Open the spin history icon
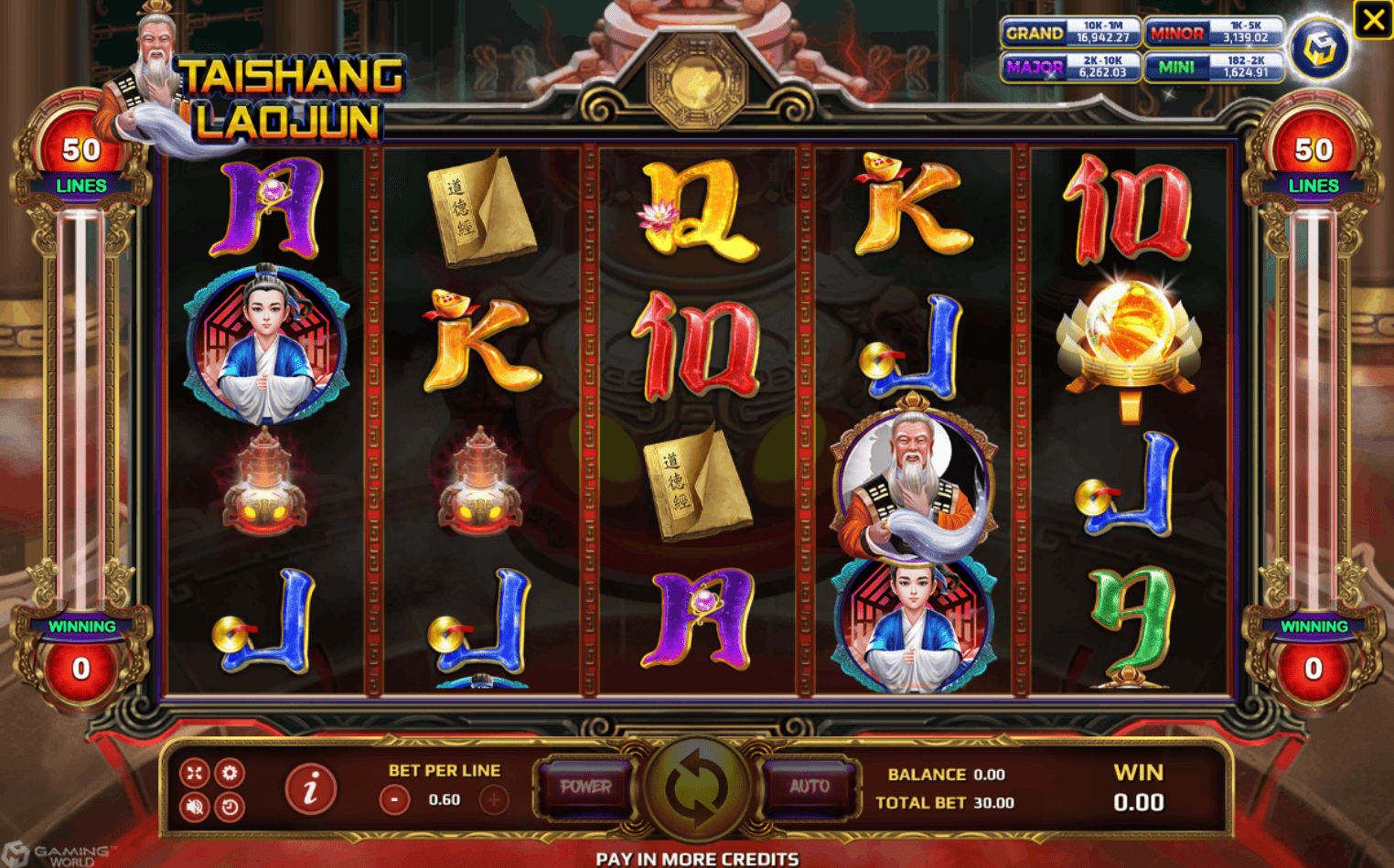Viewport: 1394px width, 868px height. tap(231, 806)
